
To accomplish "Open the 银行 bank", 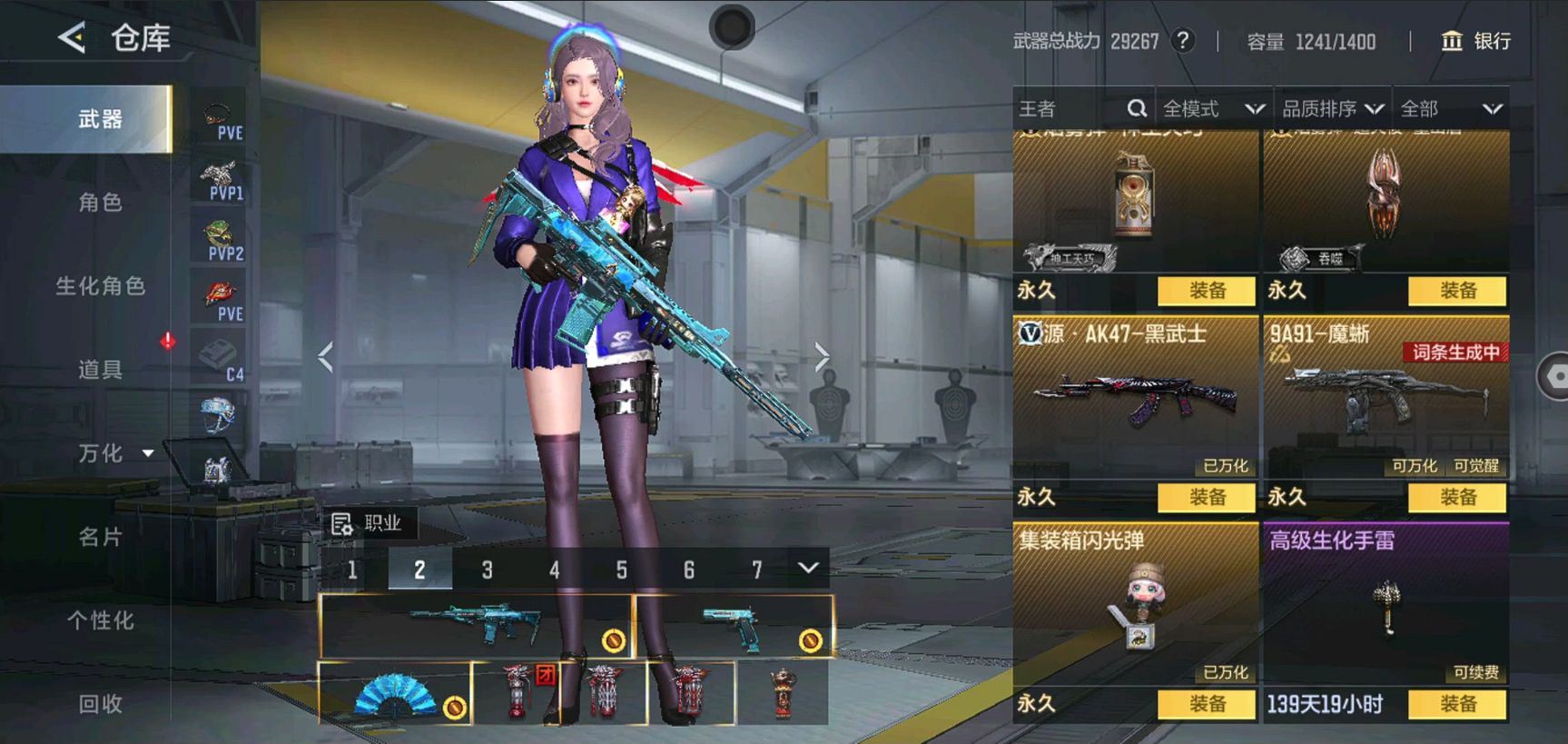I will (1476, 41).
